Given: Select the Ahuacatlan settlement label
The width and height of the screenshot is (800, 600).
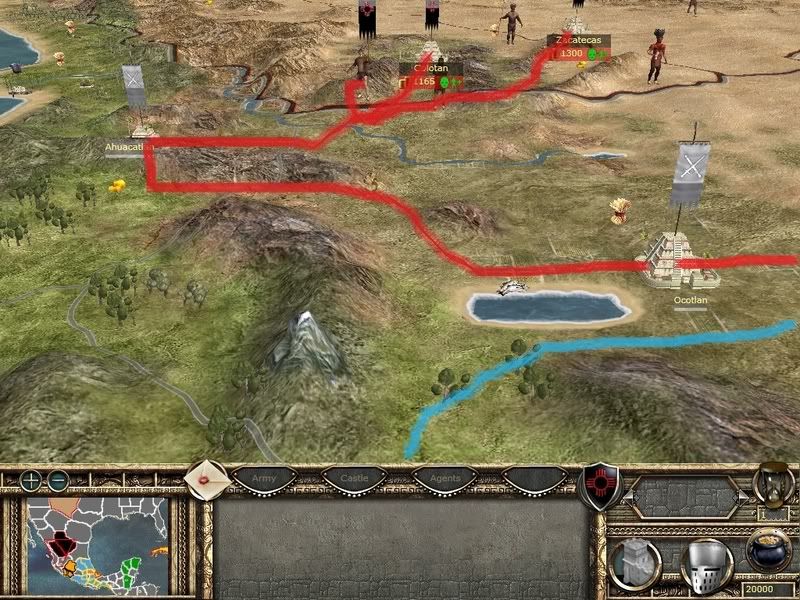Looking at the screenshot, I should [128, 147].
